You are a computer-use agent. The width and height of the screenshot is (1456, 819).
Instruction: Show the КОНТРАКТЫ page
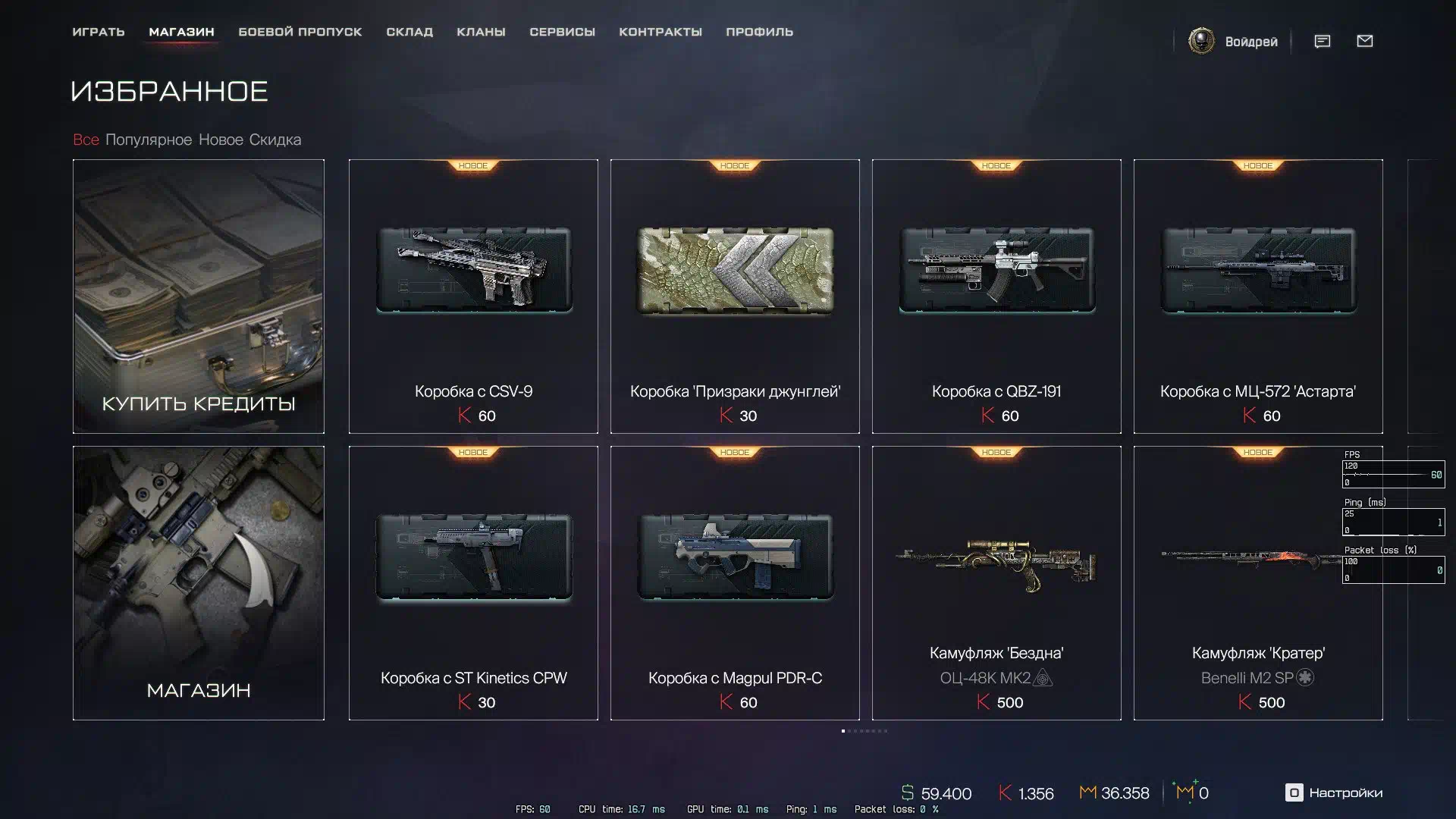661,32
